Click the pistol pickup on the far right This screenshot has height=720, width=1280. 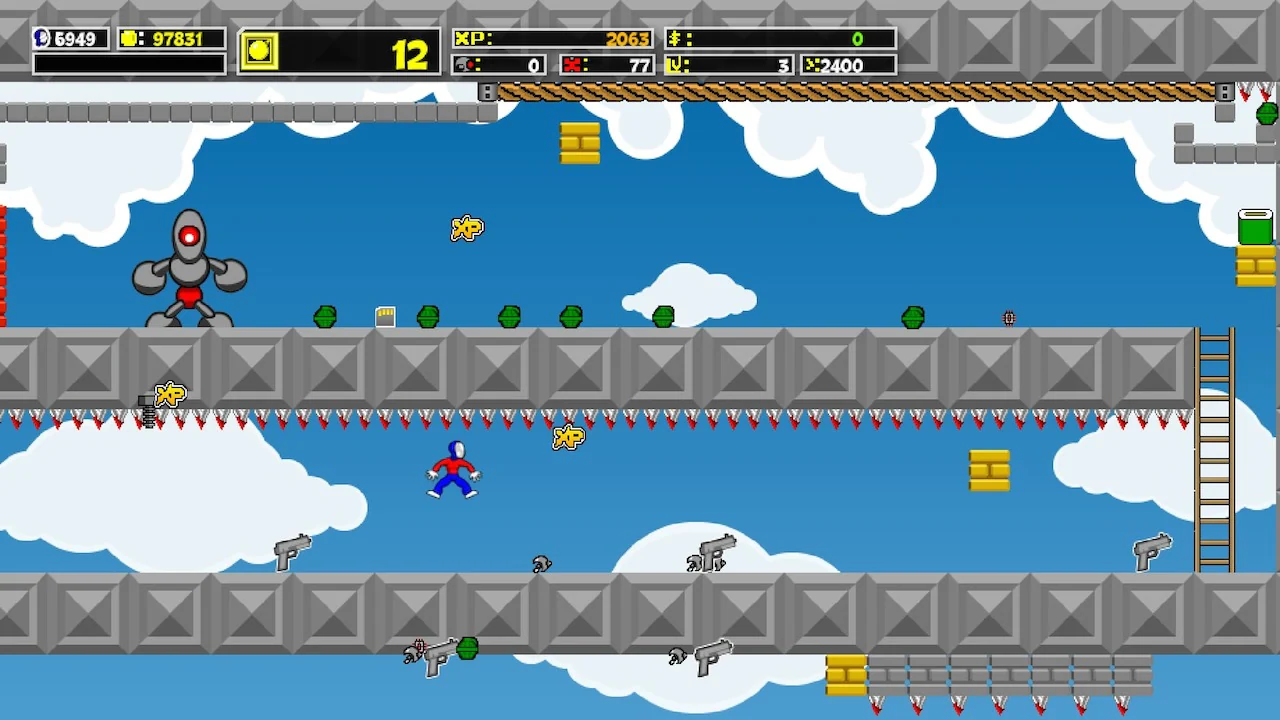pos(1151,547)
